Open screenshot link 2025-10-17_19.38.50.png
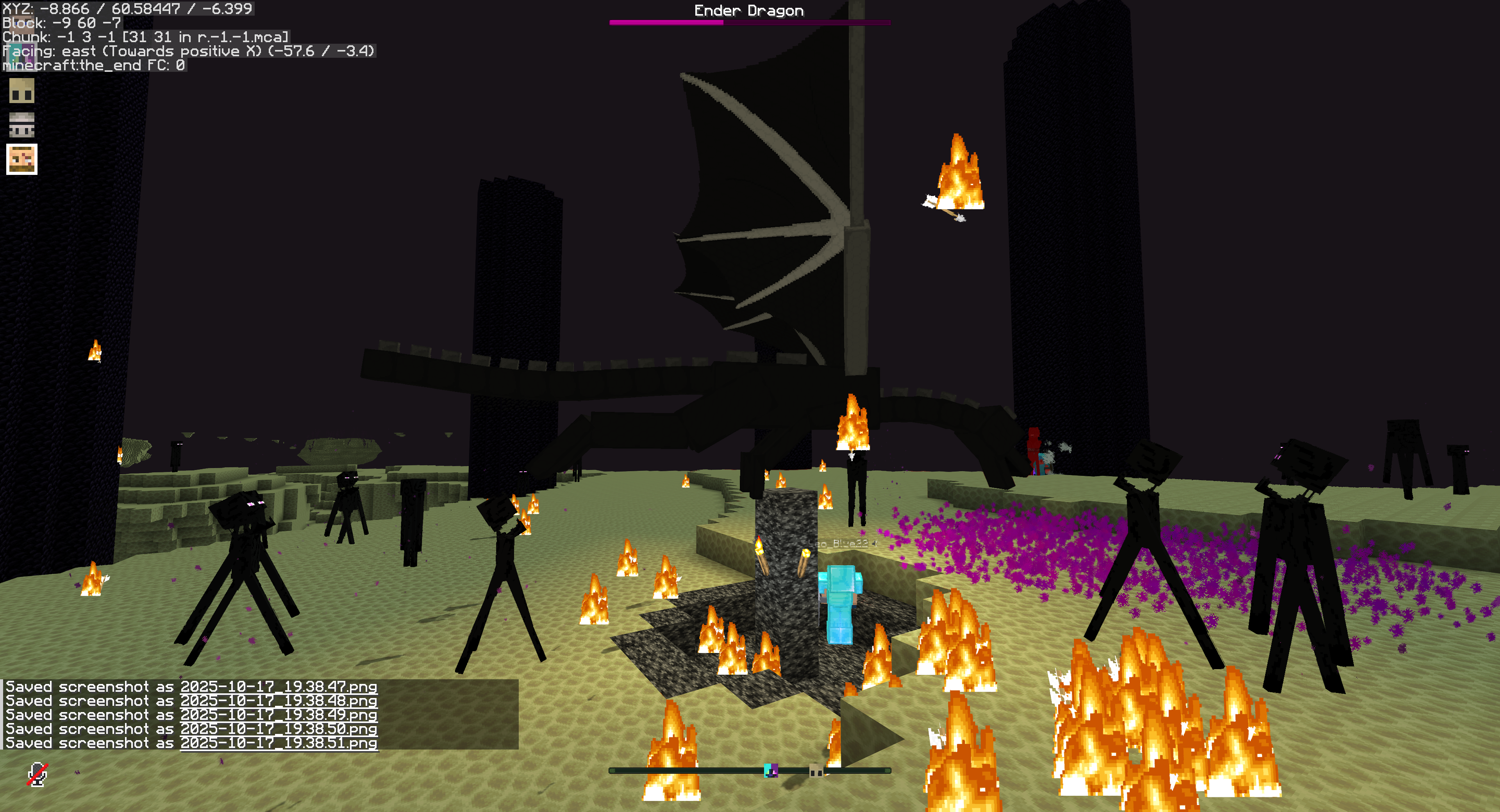The width and height of the screenshot is (1500, 812). click(x=279, y=729)
